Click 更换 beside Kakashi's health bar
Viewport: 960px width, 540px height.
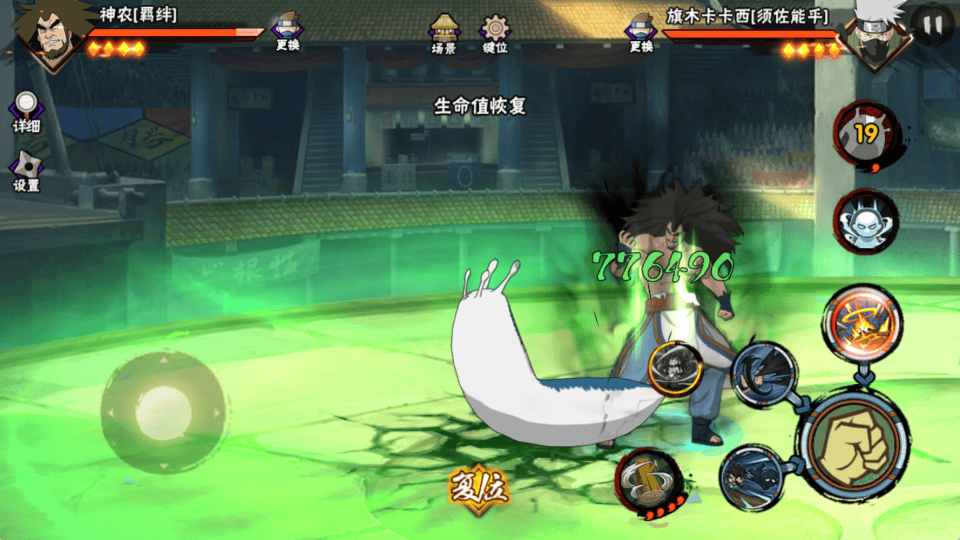(641, 32)
